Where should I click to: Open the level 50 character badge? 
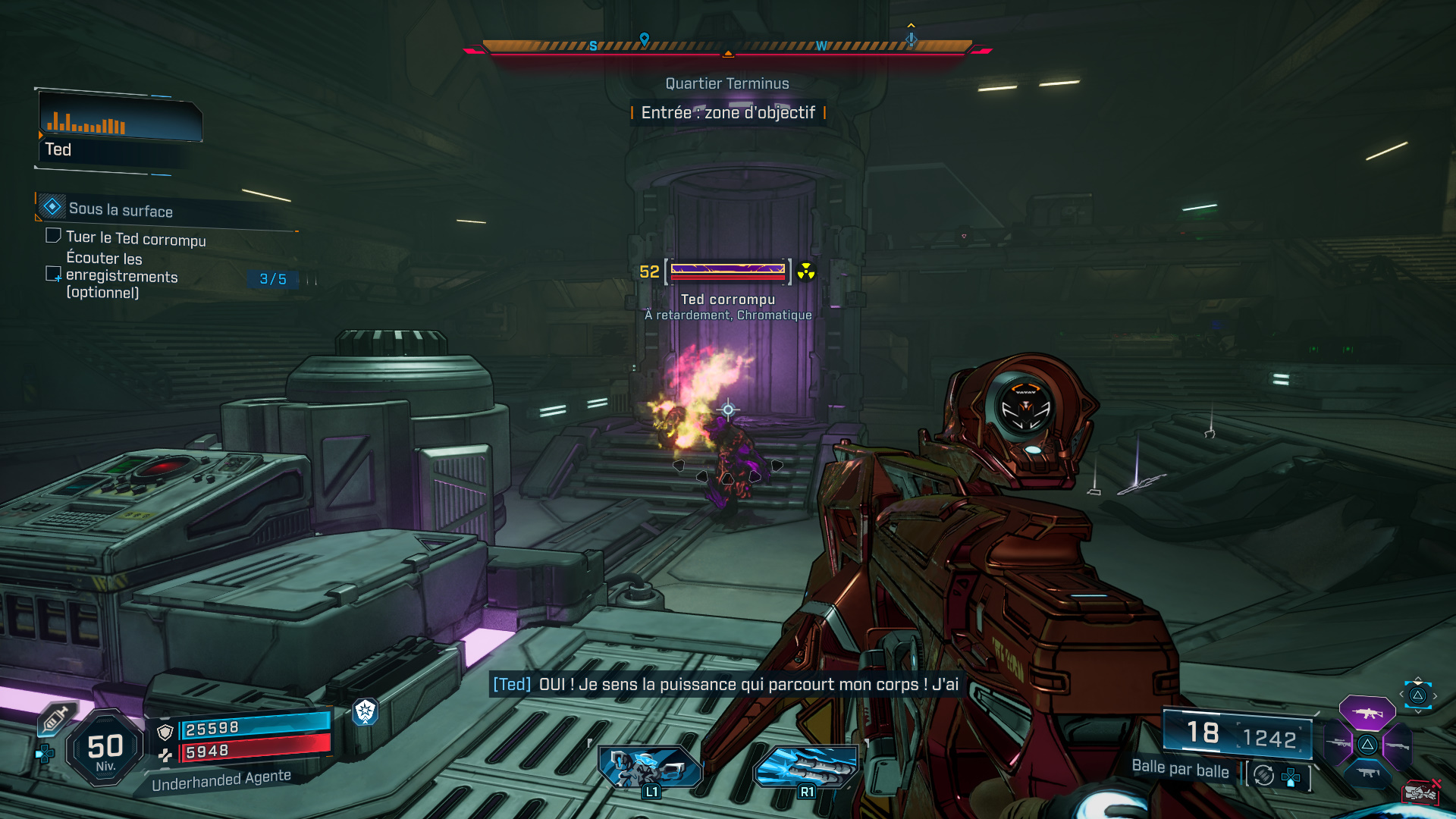coord(105,748)
